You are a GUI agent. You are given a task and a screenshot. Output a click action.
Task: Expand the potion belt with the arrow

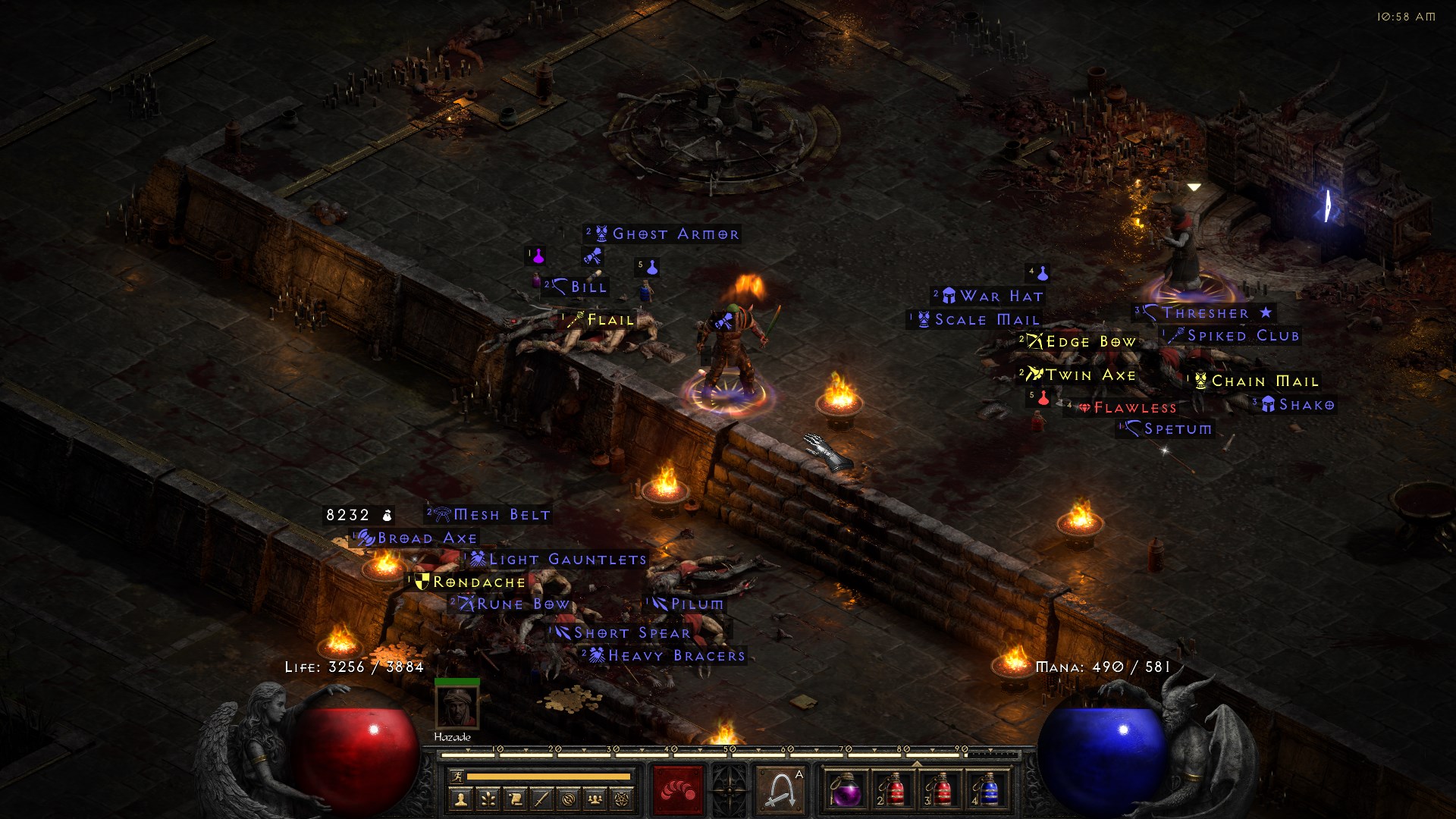(x=916, y=764)
